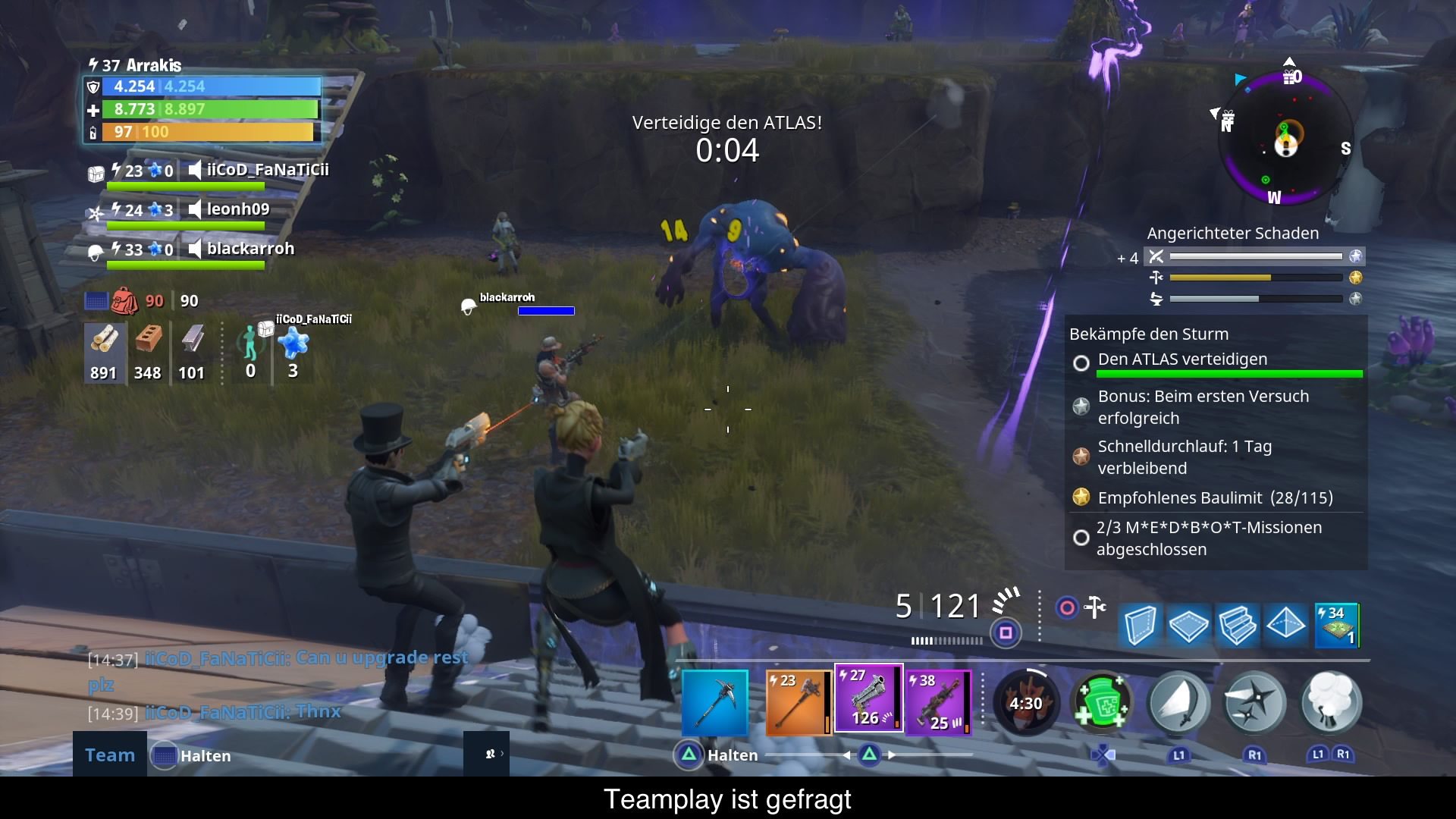Pick the stairs building piece

click(1237, 625)
